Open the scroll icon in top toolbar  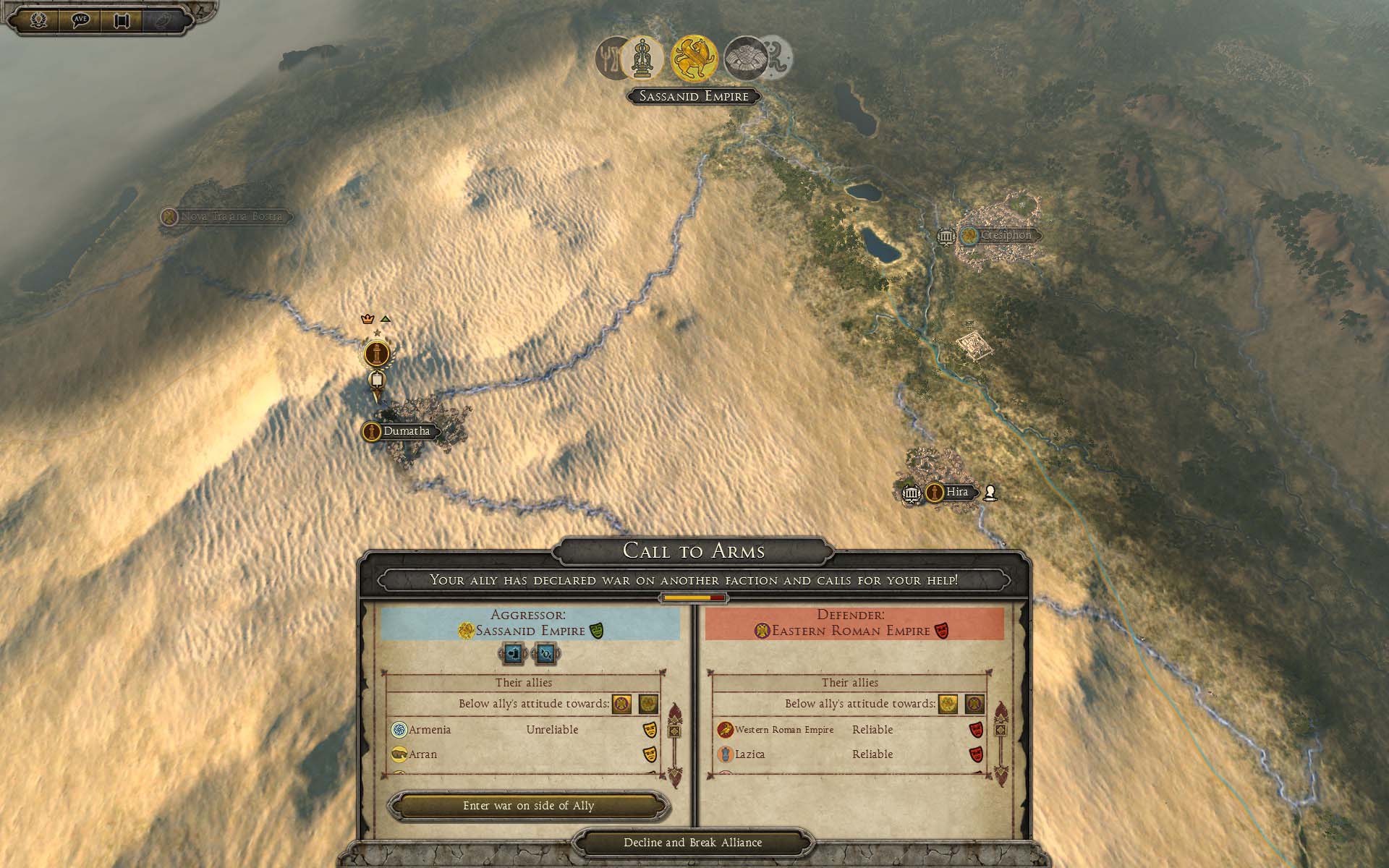pos(122,20)
